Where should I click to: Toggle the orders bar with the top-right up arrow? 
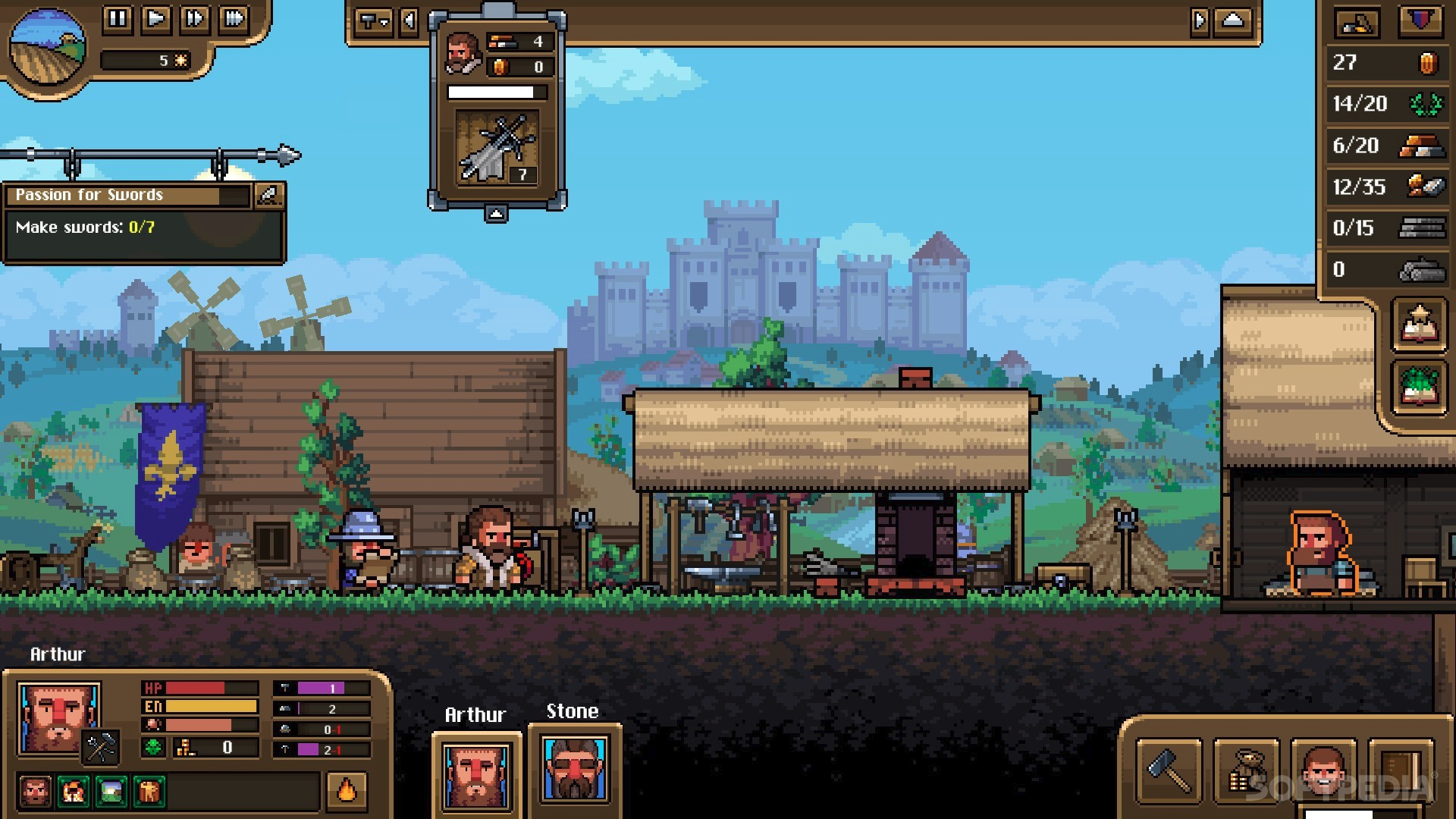pyautogui.click(x=1233, y=21)
